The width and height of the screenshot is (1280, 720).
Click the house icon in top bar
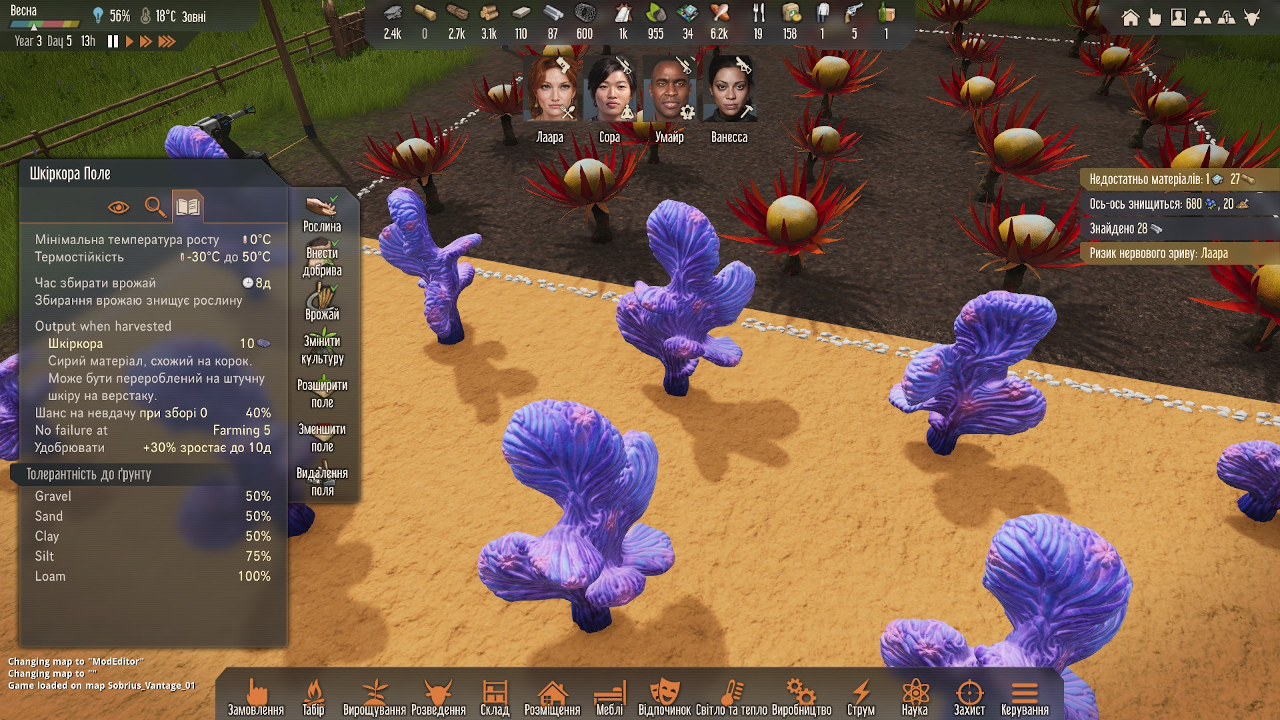1131,17
